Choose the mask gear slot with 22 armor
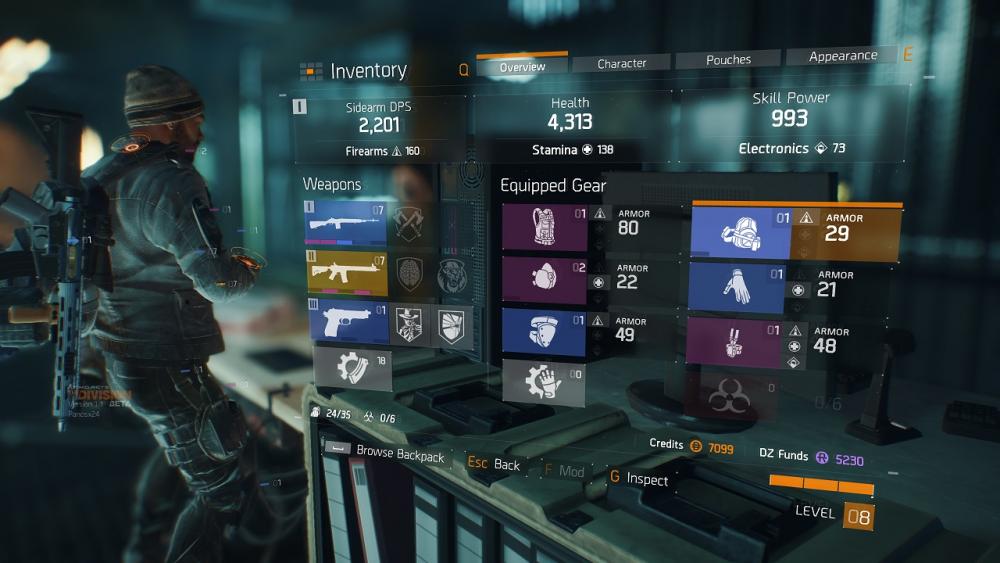Viewport: 1000px width, 563px height. tap(545, 280)
